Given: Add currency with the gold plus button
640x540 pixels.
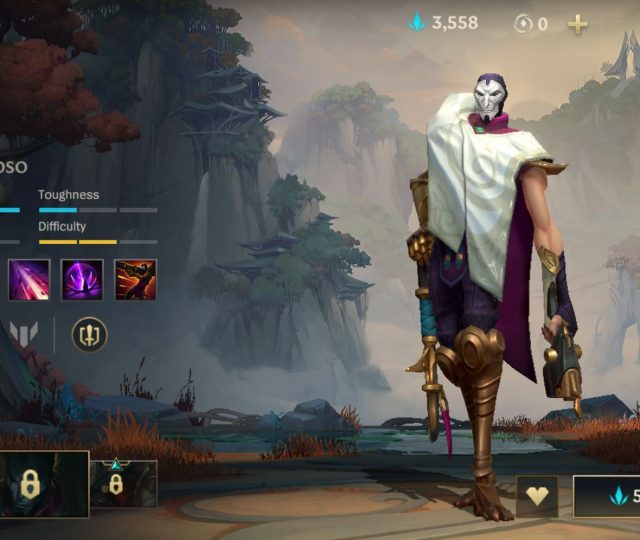Looking at the screenshot, I should [578, 24].
